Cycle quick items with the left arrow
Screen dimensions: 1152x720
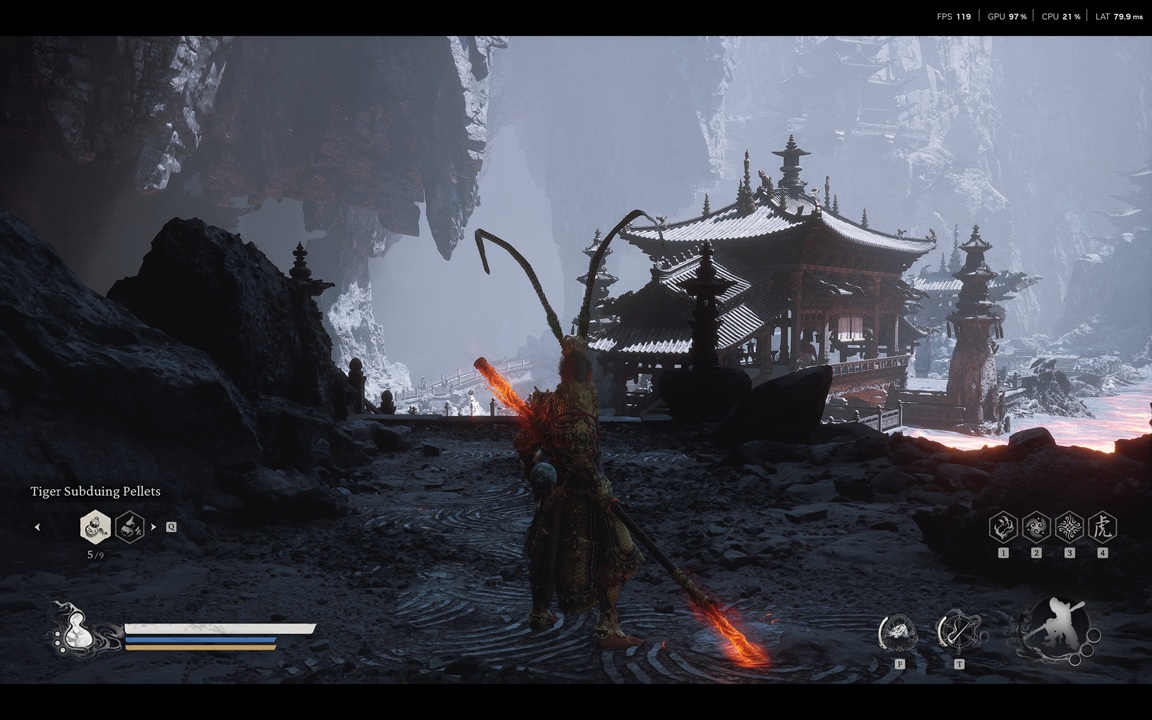(x=38, y=527)
